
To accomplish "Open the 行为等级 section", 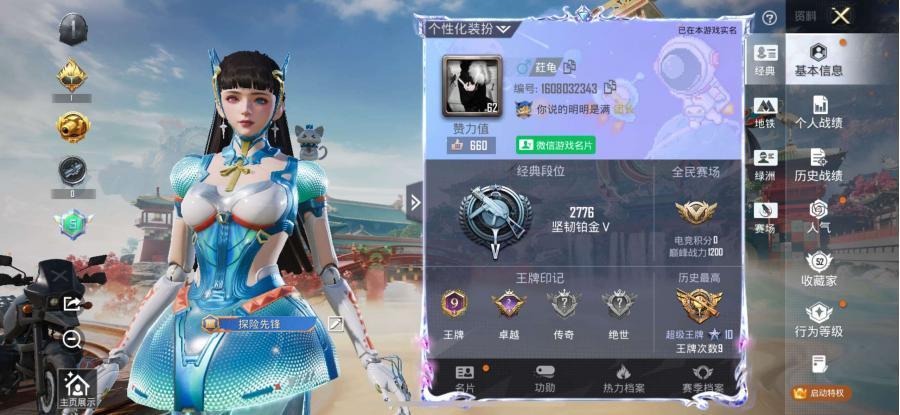I will 818,320.
